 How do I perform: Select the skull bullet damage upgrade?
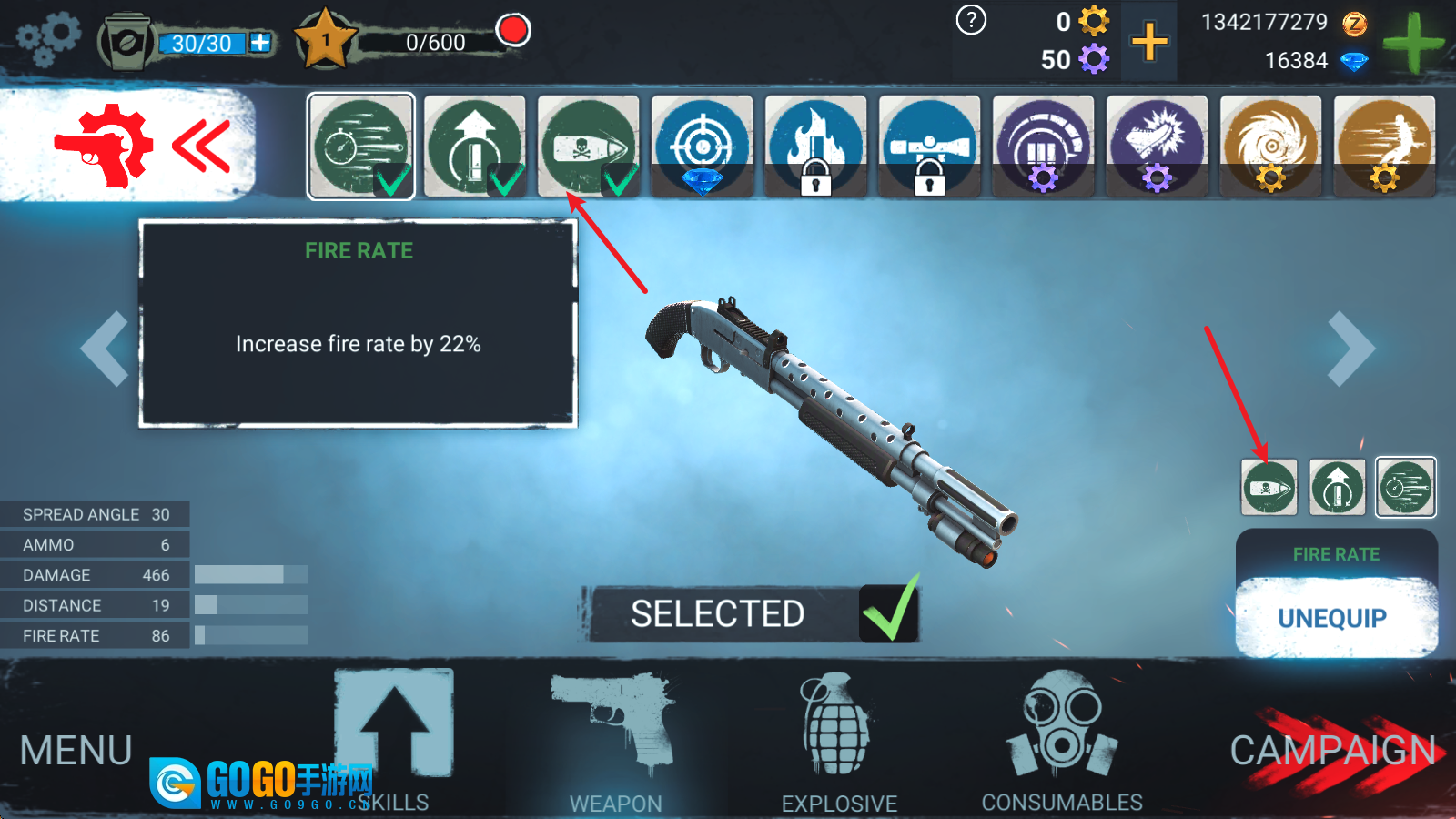coord(588,146)
